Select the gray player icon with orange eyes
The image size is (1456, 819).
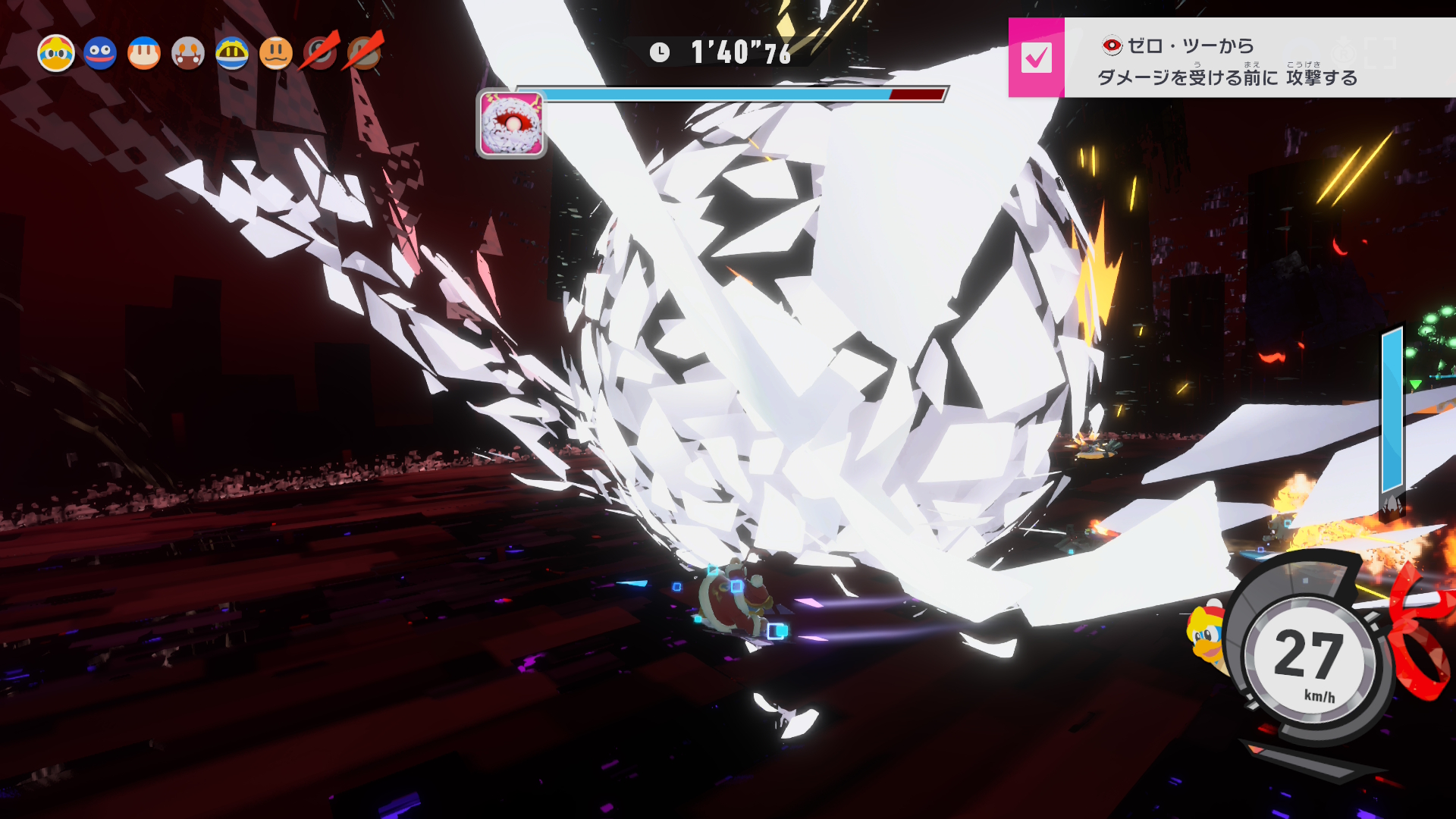[188, 54]
